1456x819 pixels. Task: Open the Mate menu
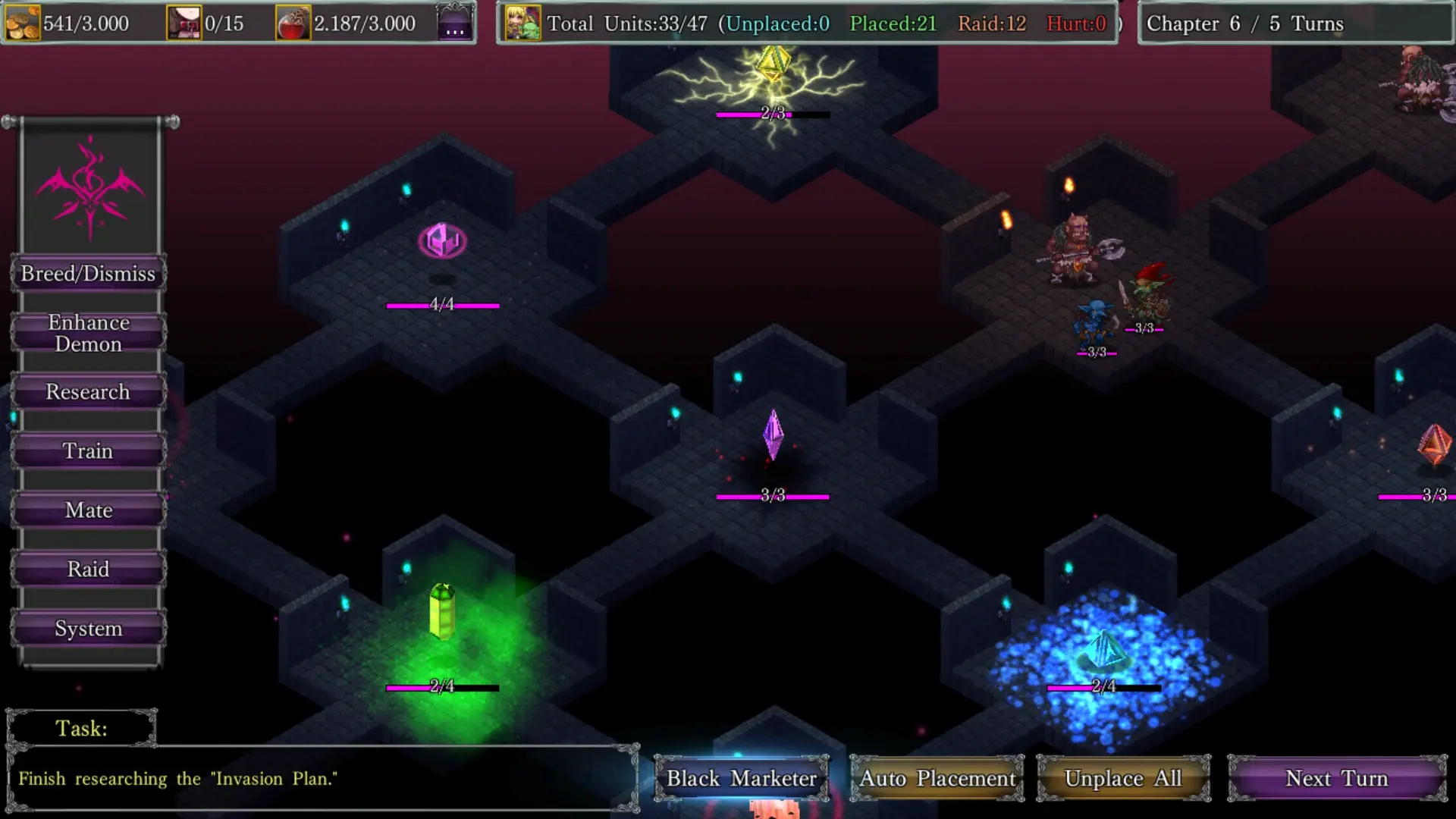pos(88,510)
